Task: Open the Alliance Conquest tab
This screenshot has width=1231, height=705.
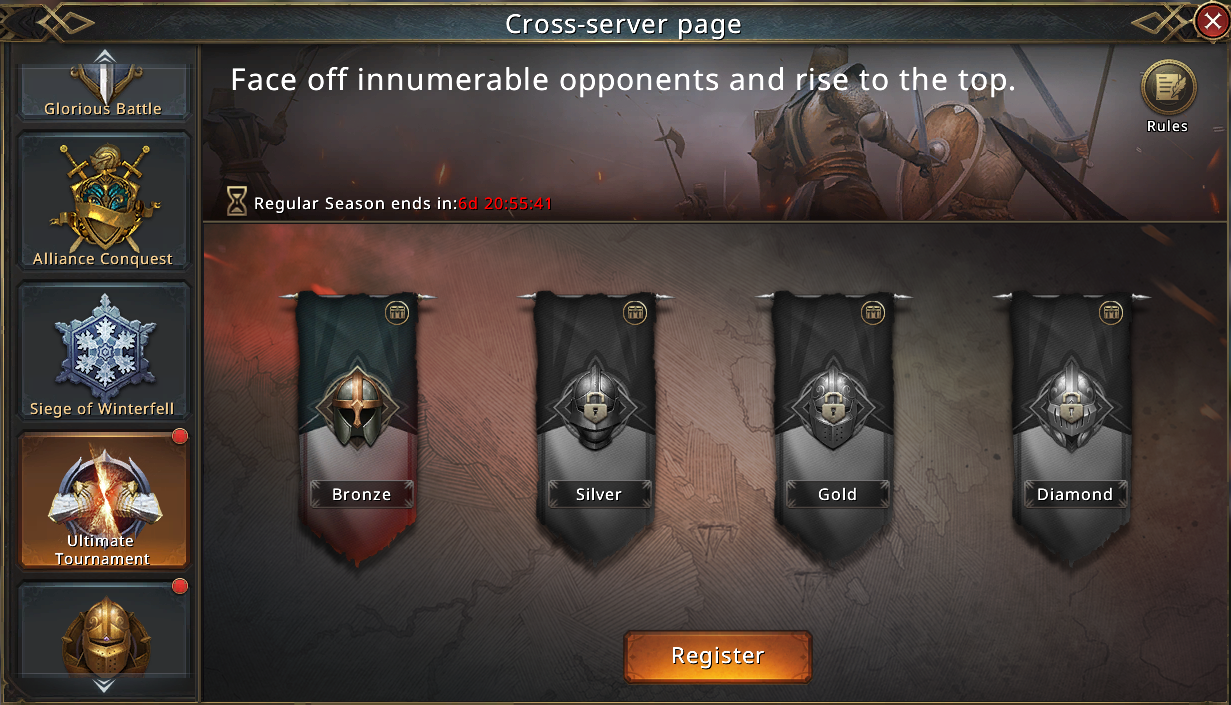Action: tap(103, 202)
